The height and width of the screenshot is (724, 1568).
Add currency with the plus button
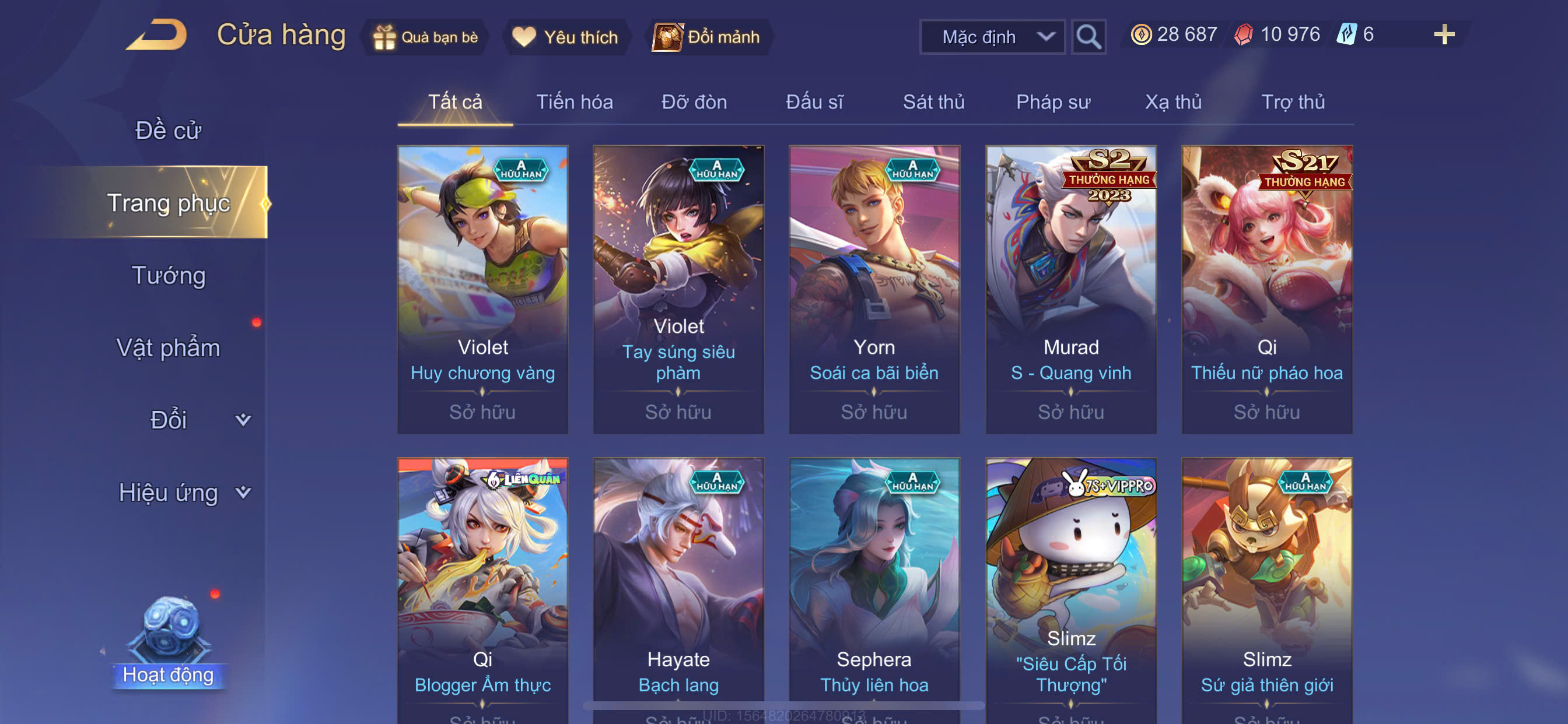[x=1443, y=34]
